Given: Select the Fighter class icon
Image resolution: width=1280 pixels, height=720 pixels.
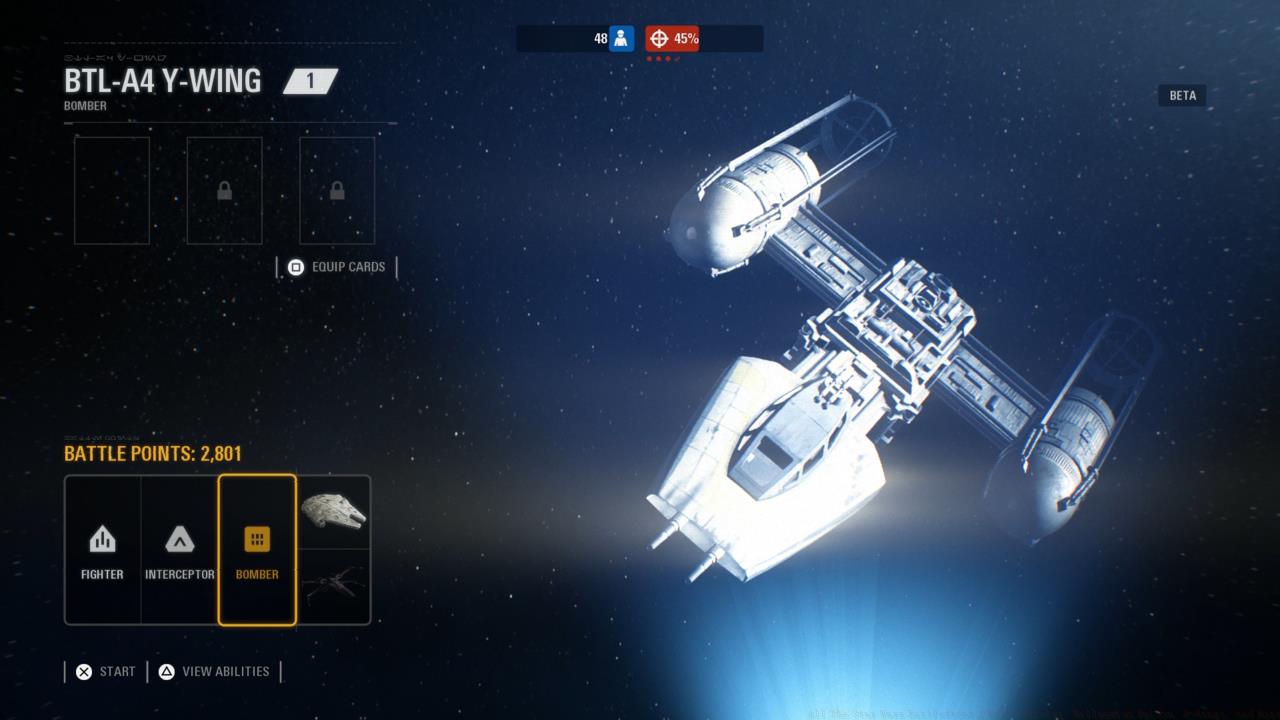Looking at the screenshot, I should pyautogui.click(x=101, y=540).
